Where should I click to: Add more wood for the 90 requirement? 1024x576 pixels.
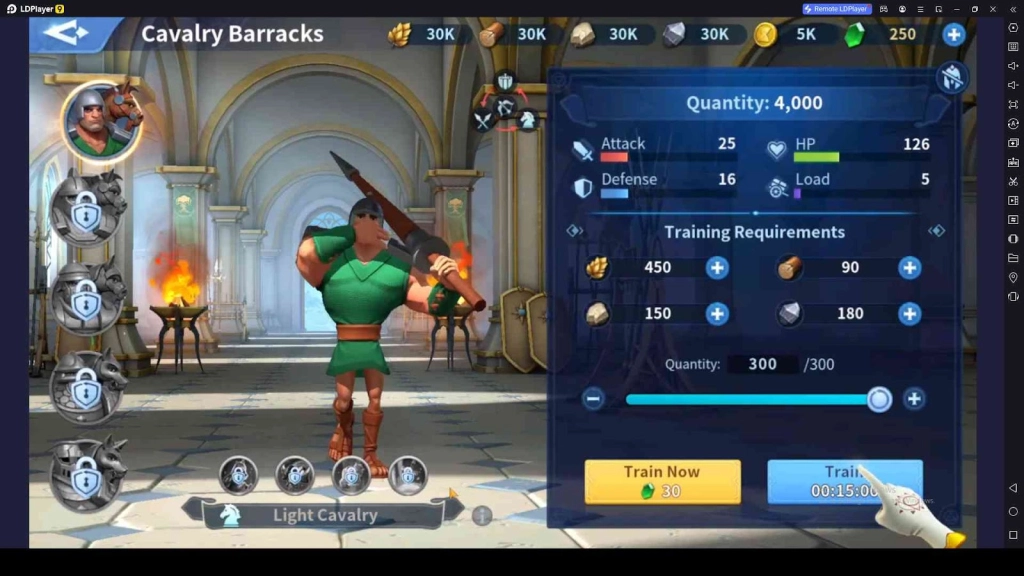click(x=909, y=267)
